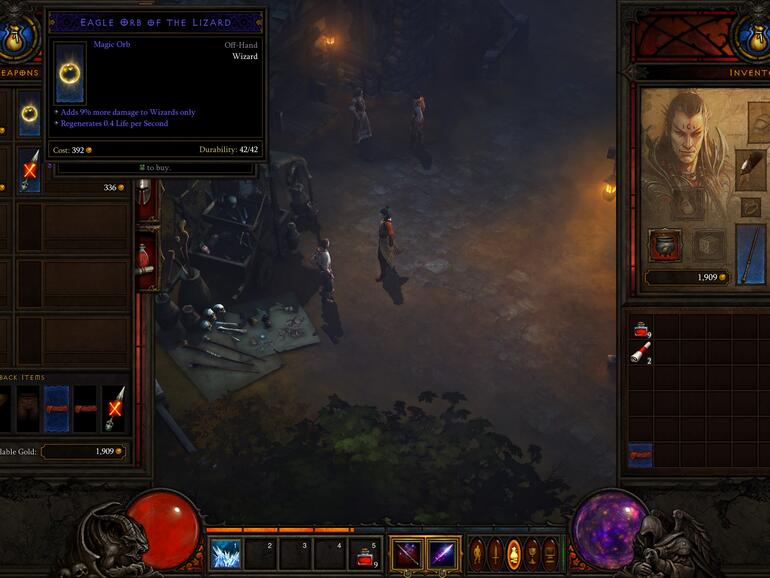Open the character figure menu button

[x=478, y=553]
